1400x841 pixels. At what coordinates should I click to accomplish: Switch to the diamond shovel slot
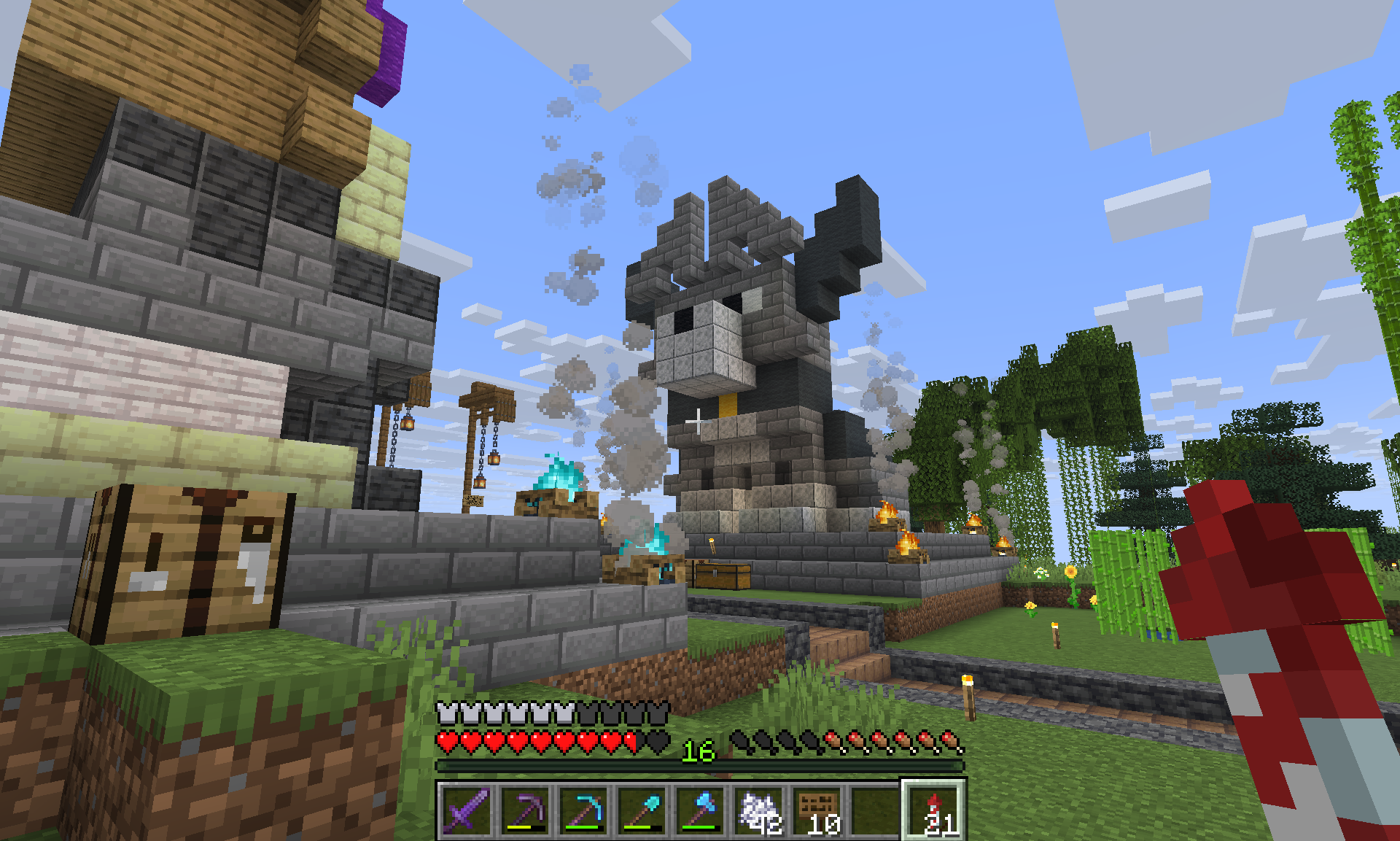tap(642, 810)
